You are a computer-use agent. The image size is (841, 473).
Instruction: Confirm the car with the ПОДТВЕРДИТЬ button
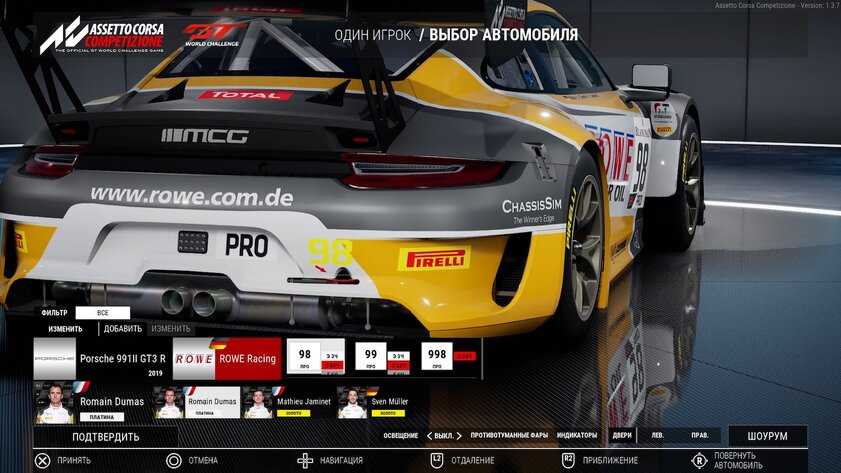pyautogui.click(x=105, y=436)
